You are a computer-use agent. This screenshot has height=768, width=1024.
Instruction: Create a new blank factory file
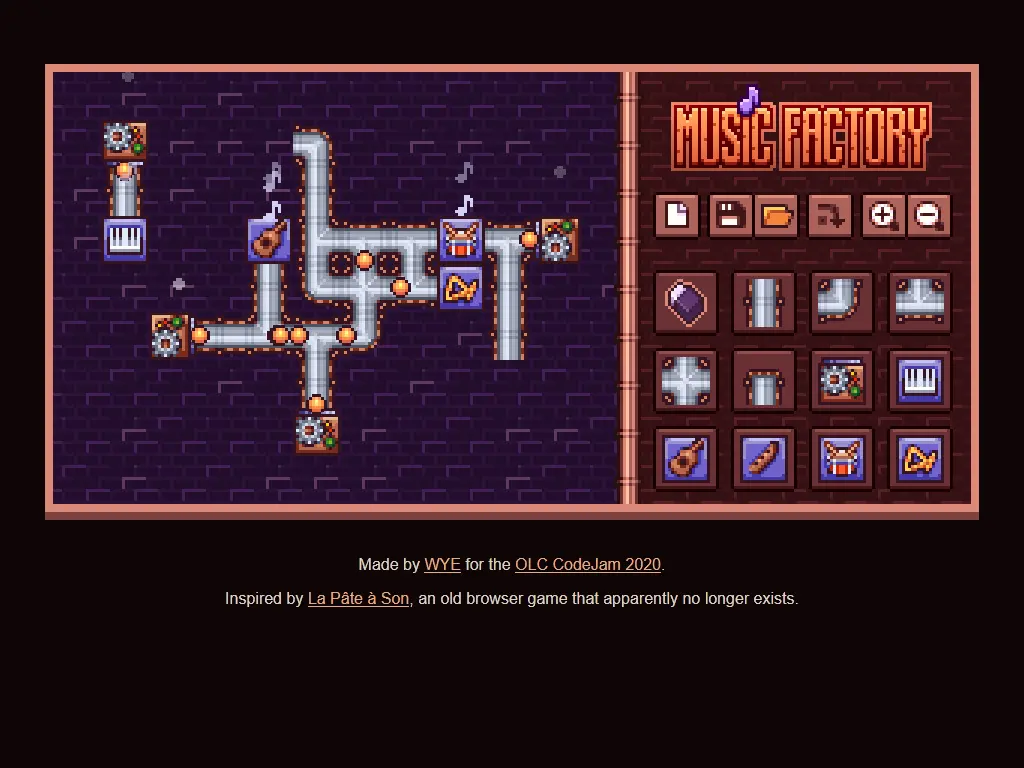(x=677, y=215)
